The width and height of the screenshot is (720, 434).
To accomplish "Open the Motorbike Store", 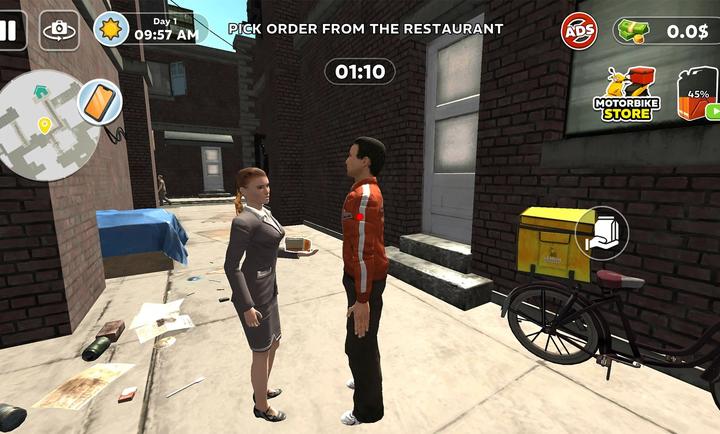I will [x=626, y=95].
